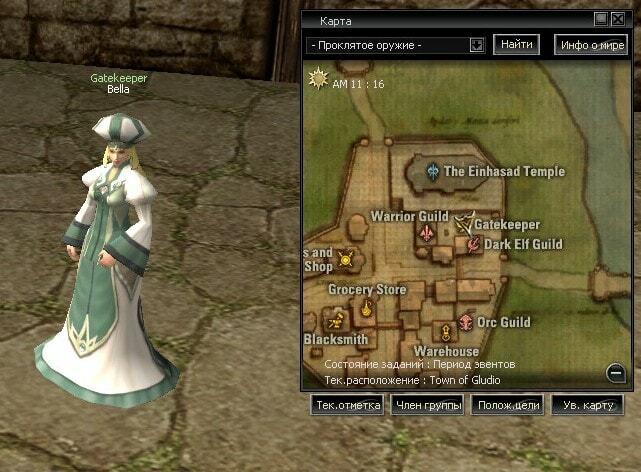Select the Warrior Guild map marker
Image resolution: width=641 pixels, height=472 pixels.
pyautogui.click(x=426, y=232)
